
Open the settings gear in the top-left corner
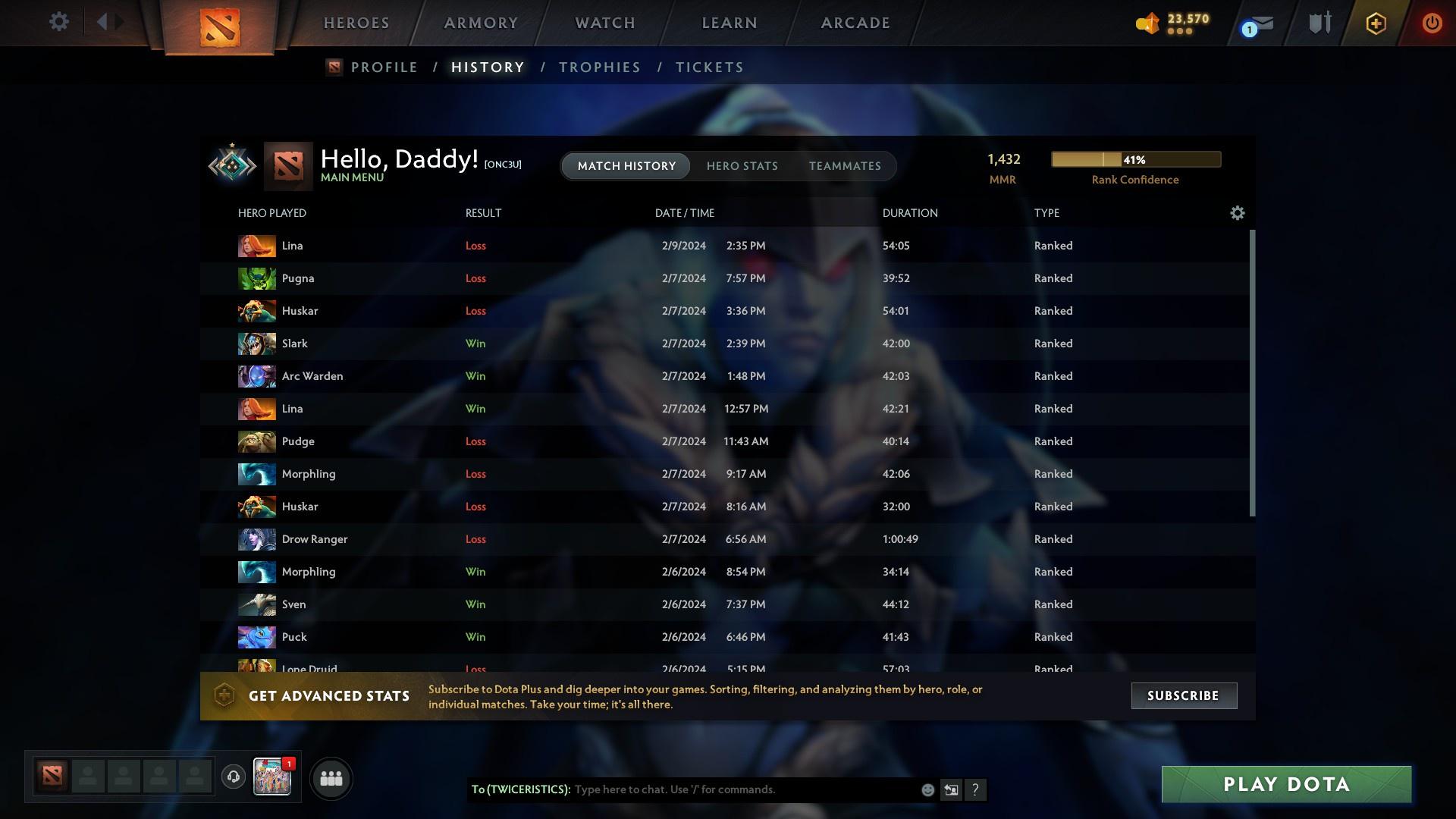(58, 22)
